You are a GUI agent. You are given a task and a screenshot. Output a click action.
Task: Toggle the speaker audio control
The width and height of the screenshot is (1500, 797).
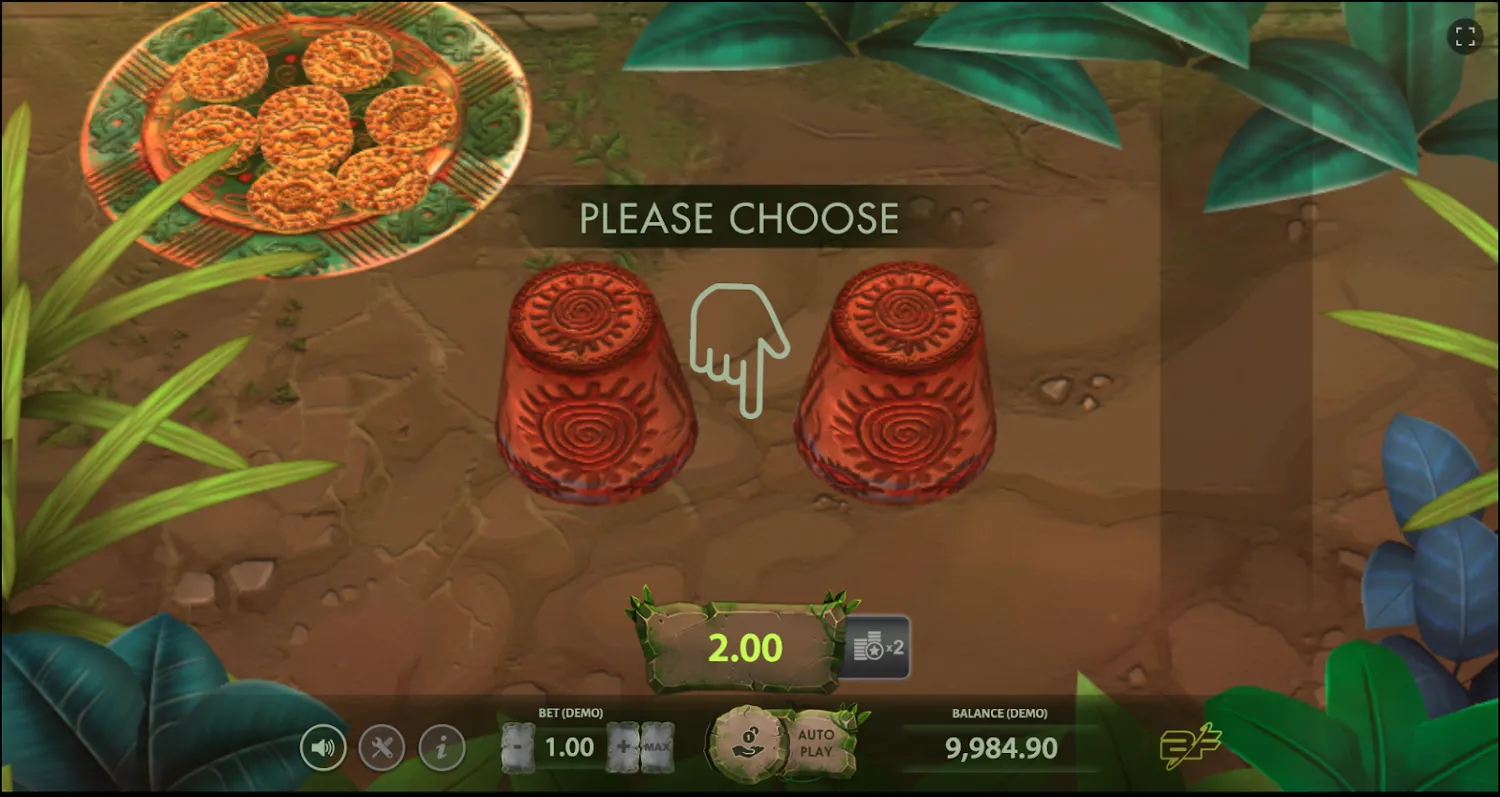point(324,746)
